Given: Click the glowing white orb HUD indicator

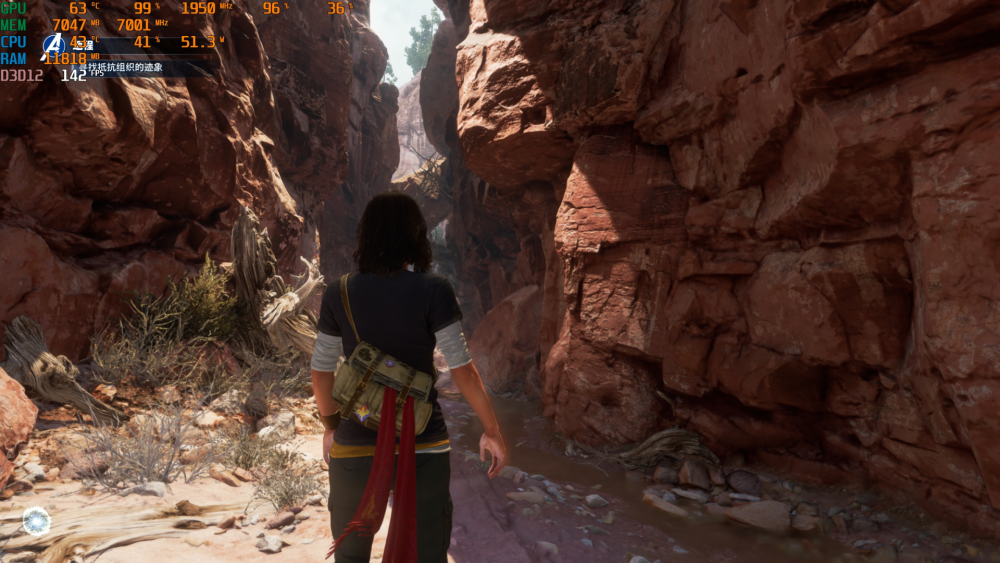Looking at the screenshot, I should coord(37,520).
